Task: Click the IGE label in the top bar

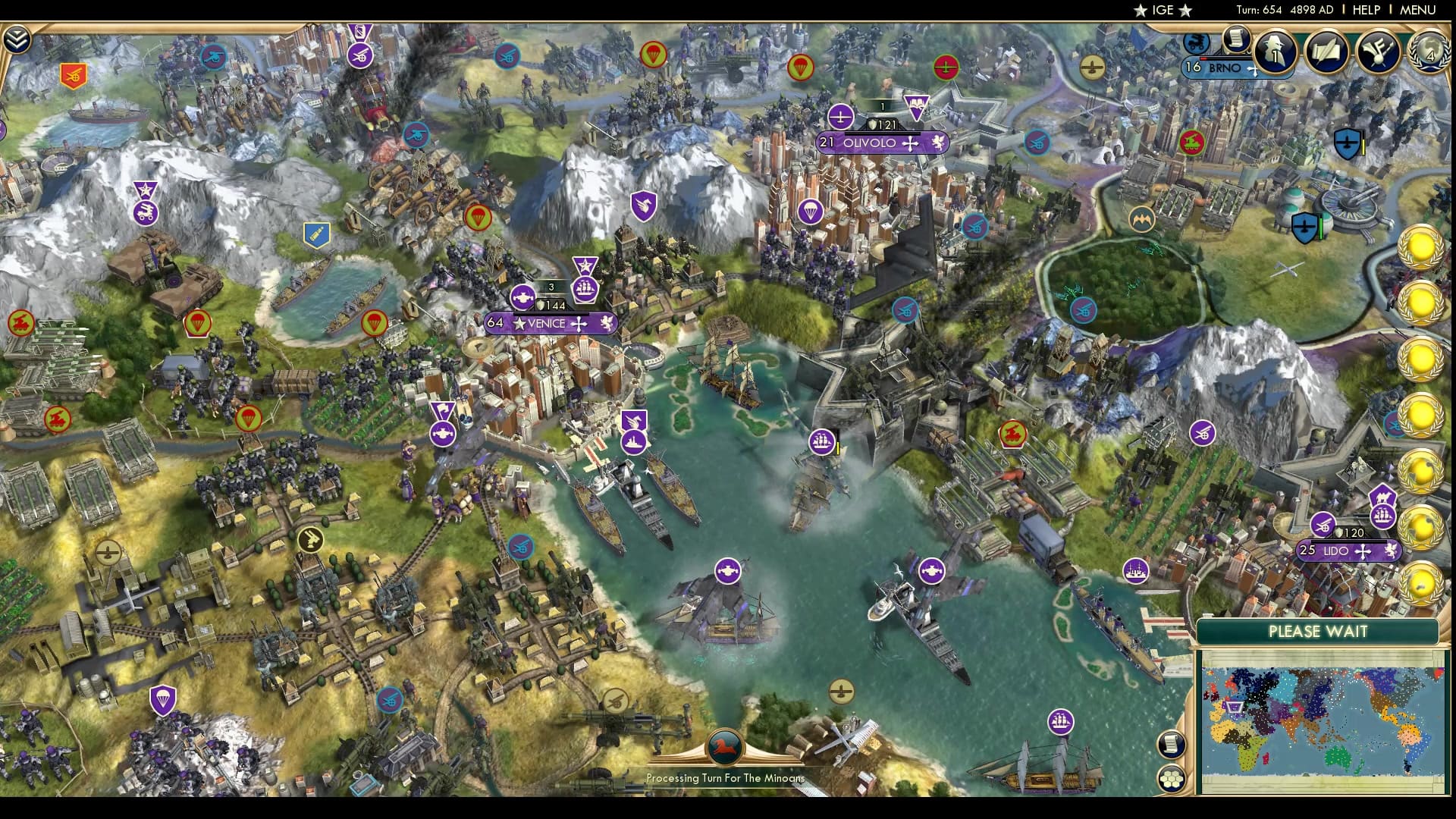Action: [x=1163, y=10]
